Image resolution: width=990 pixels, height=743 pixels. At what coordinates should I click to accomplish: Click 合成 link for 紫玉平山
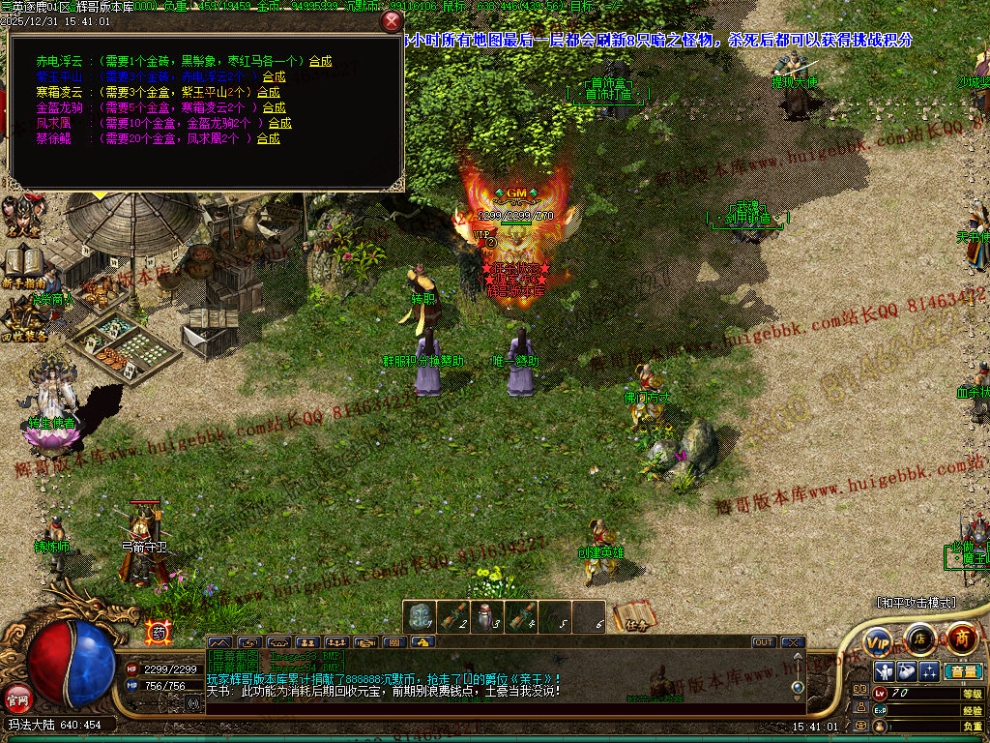click(x=273, y=76)
